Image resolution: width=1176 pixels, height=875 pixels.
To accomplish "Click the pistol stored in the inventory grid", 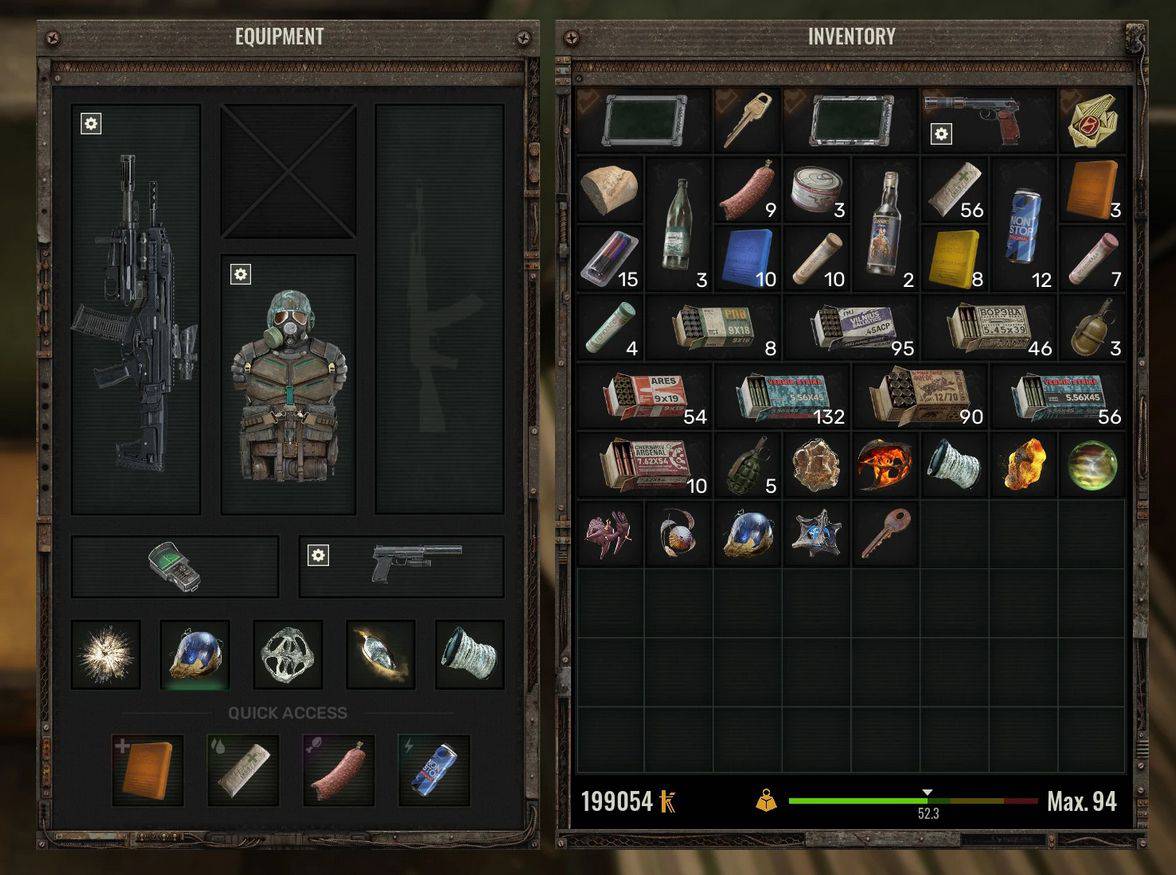I will click(x=987, y=120).
